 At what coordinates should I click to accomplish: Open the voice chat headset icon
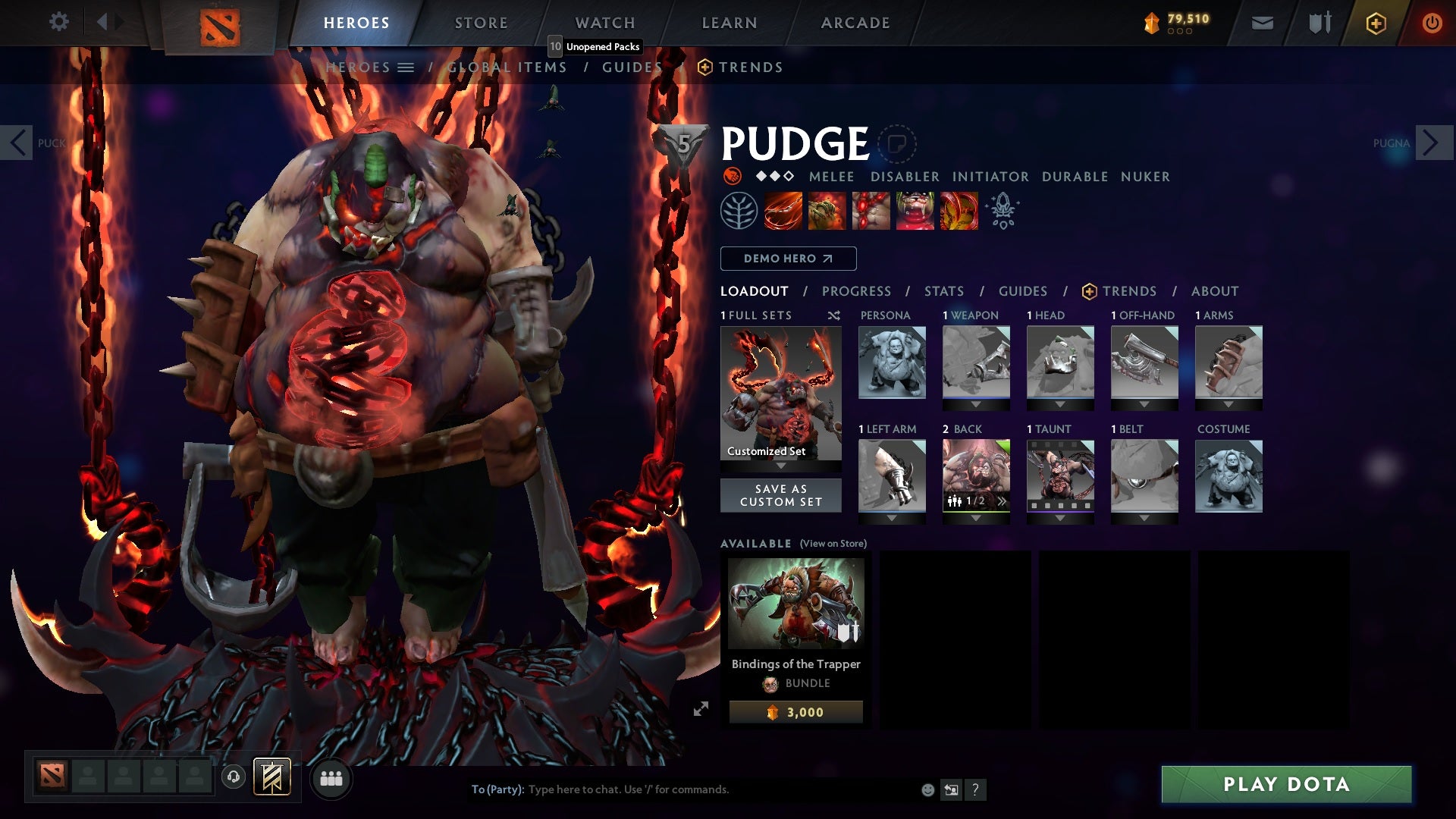point(234,778)
